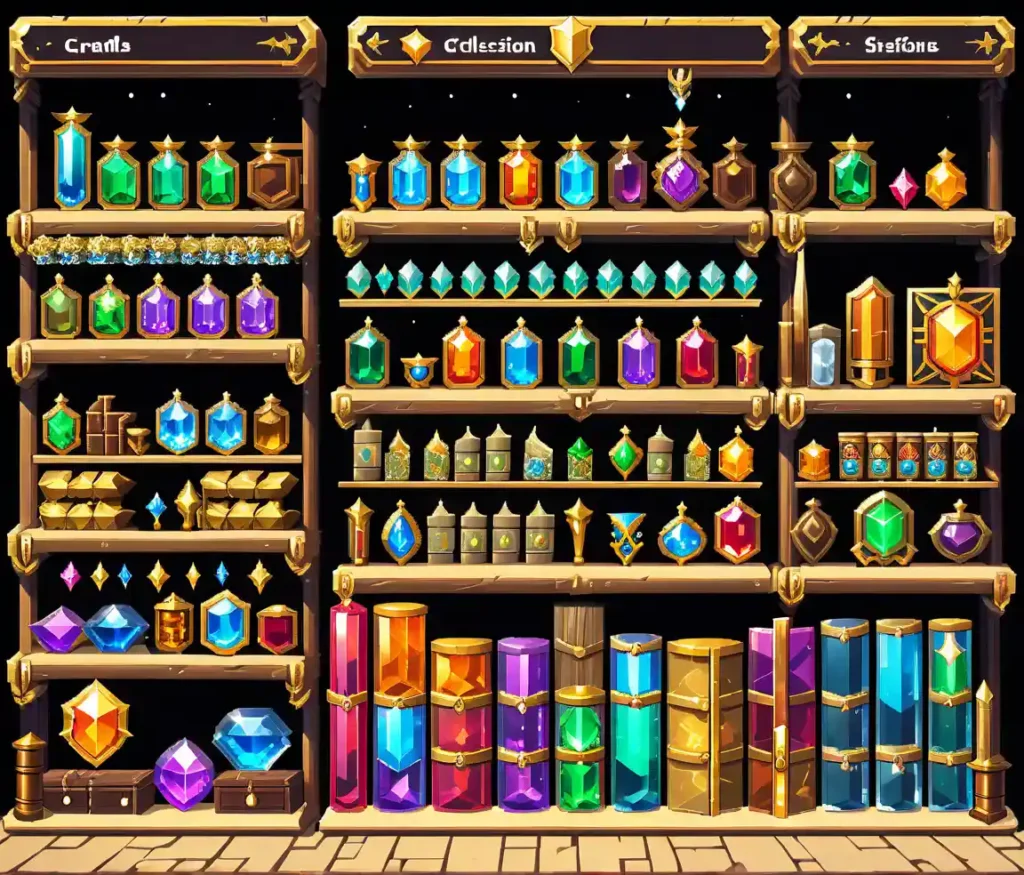Pick the small pink diamond gem in Srefions
Image resolution: width=1024 pixels, height=875 pixels.
[x=904, y=187]
